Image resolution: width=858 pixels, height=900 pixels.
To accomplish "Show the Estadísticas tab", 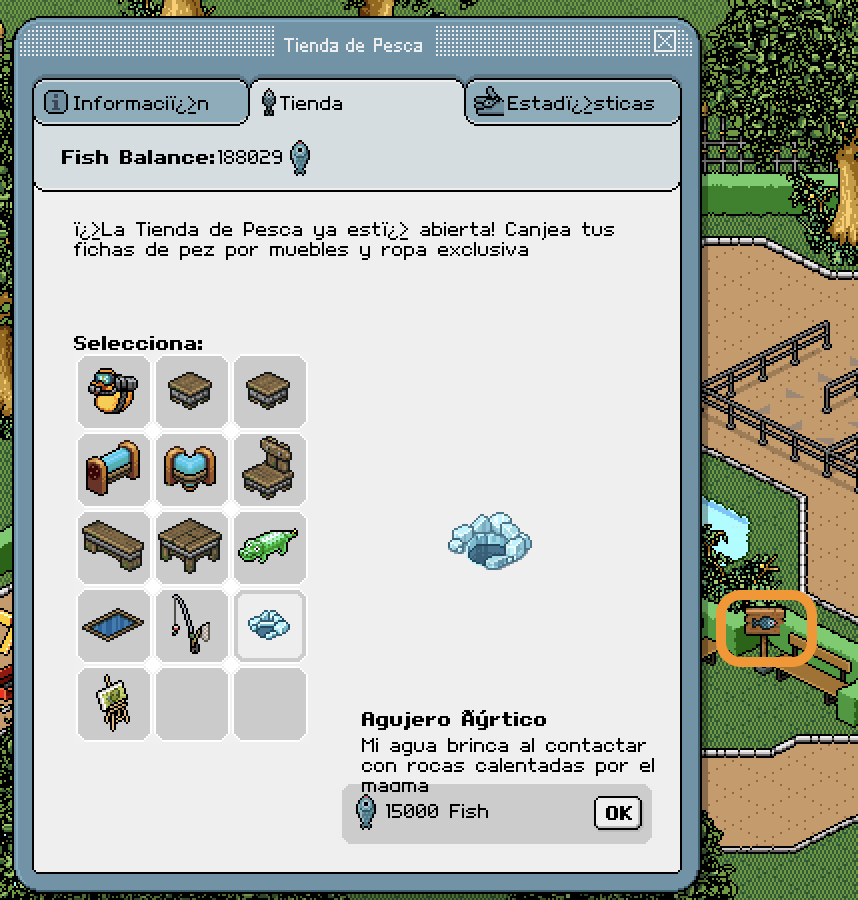I will (x=573, y=103).
